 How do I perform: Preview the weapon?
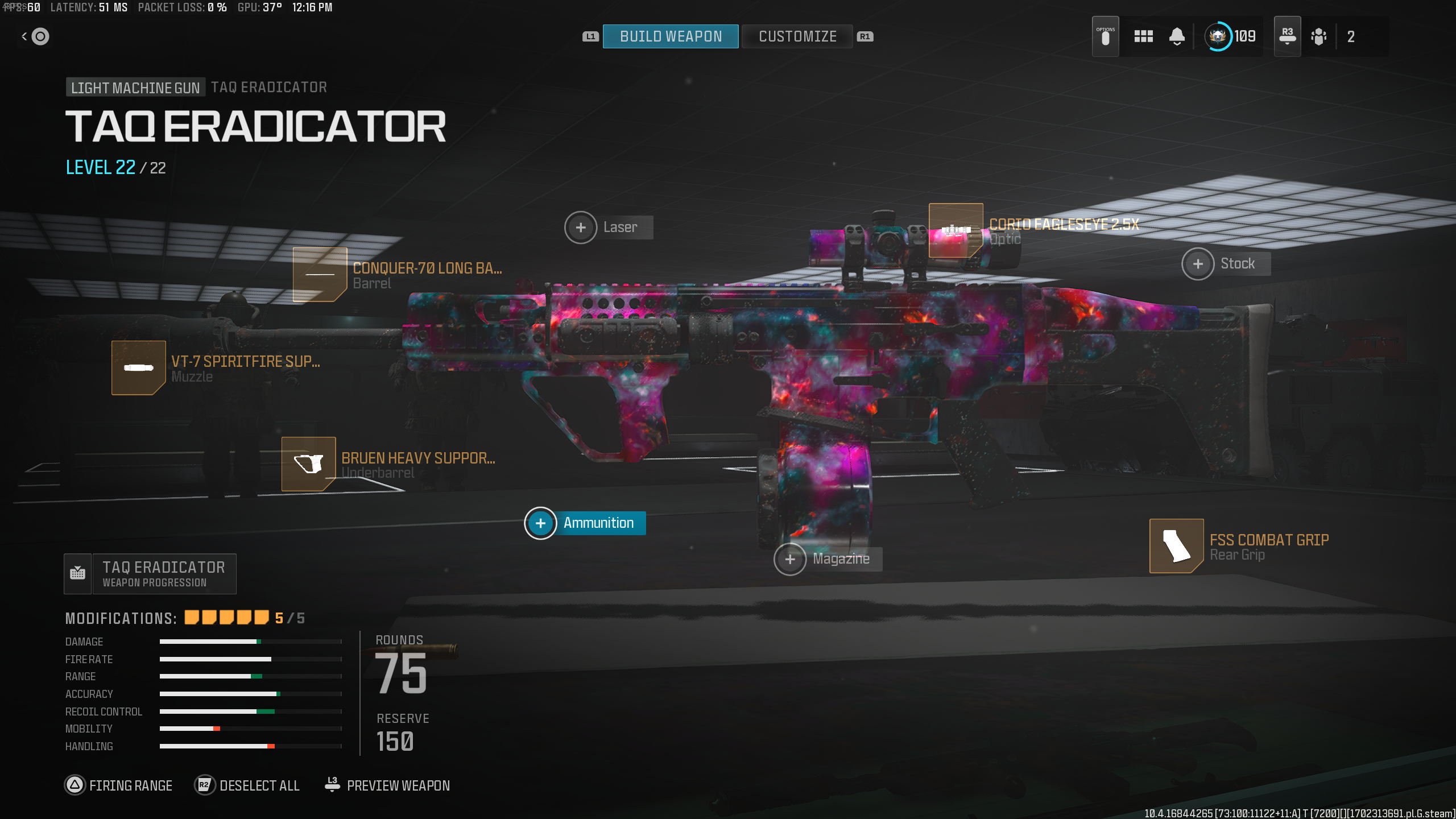pyautogui.click(x=387, y=785)
